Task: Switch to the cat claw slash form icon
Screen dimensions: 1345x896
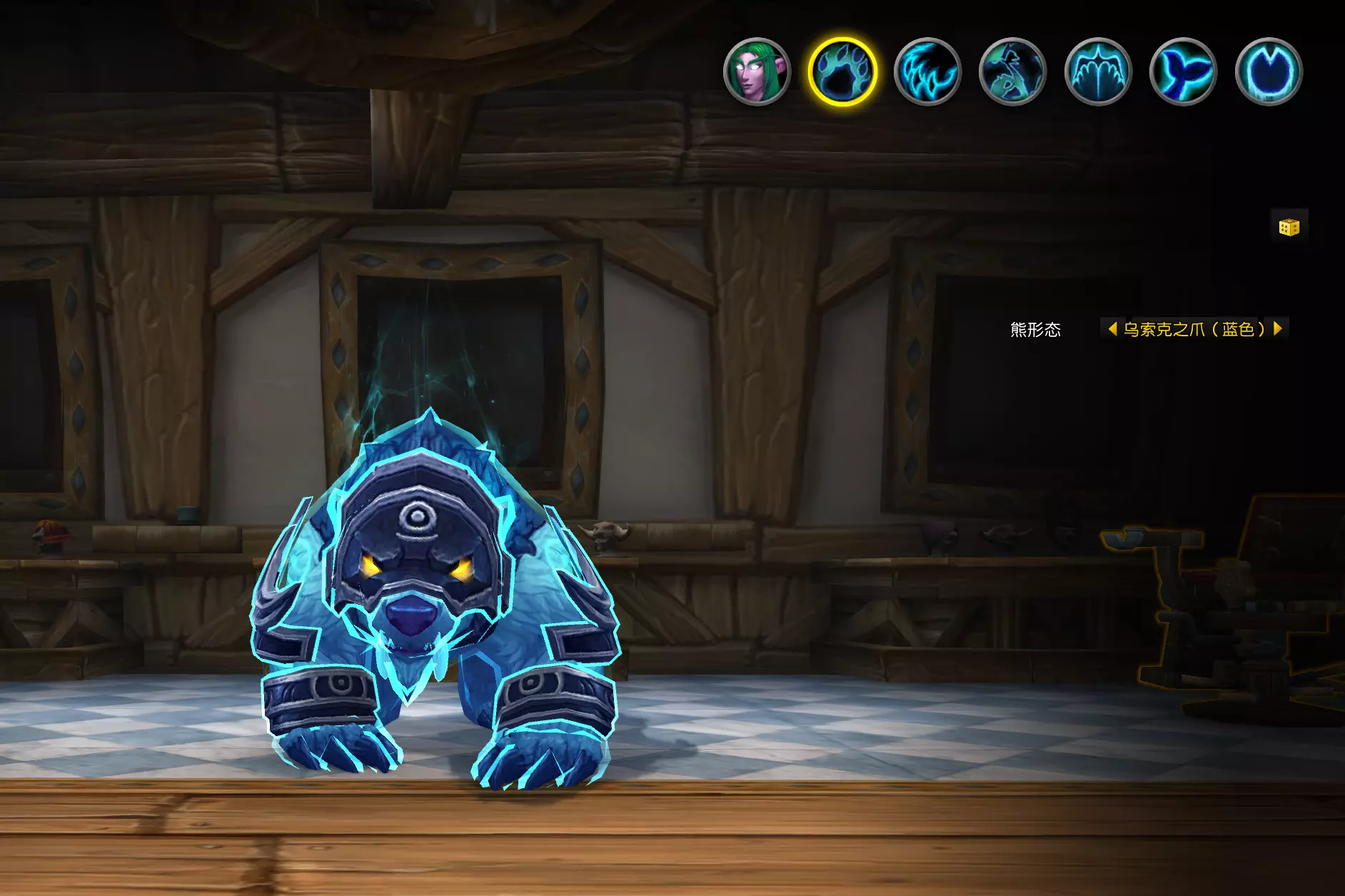Action: click(x=927, y=71)
